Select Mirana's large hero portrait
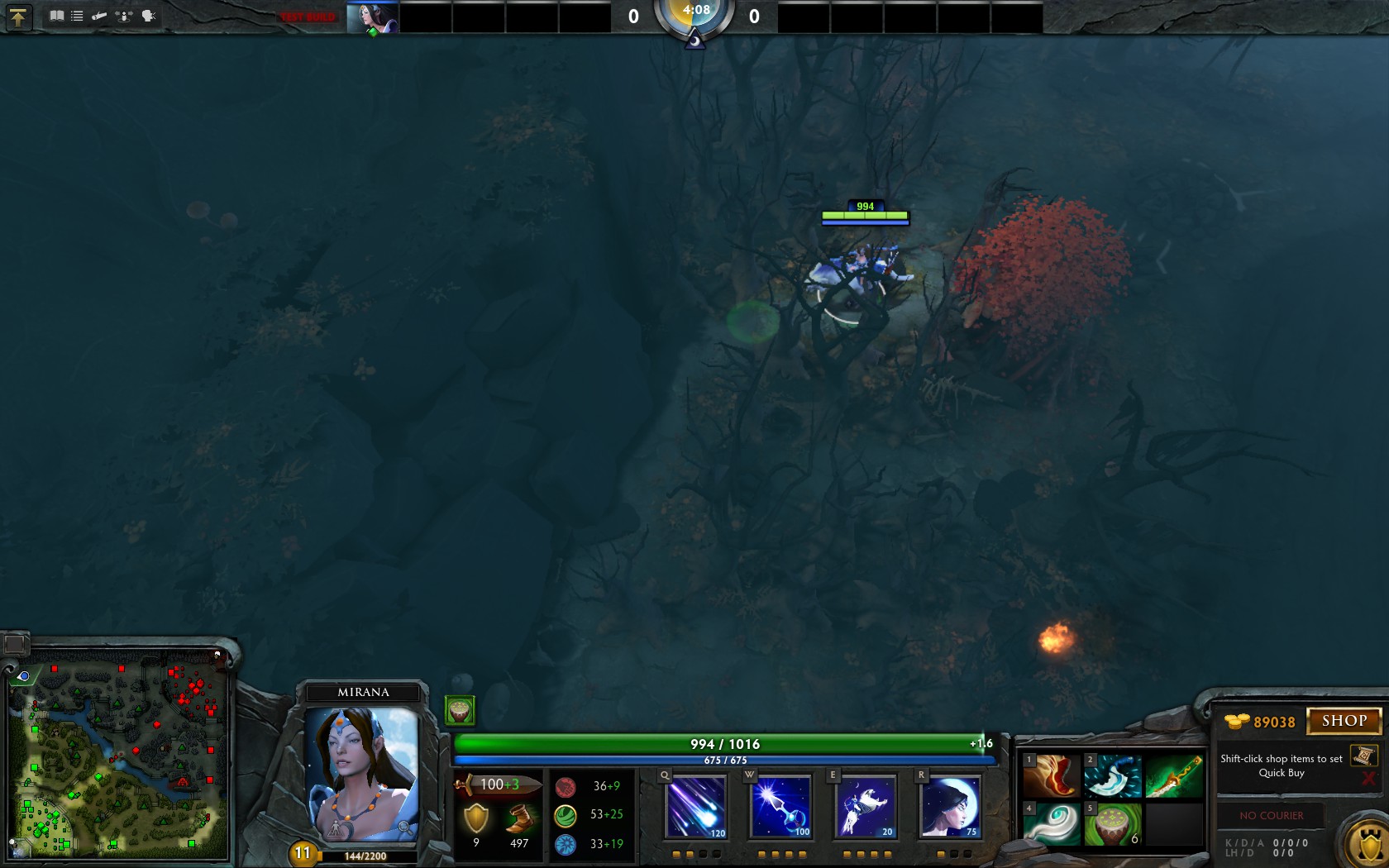 [362, 773]
